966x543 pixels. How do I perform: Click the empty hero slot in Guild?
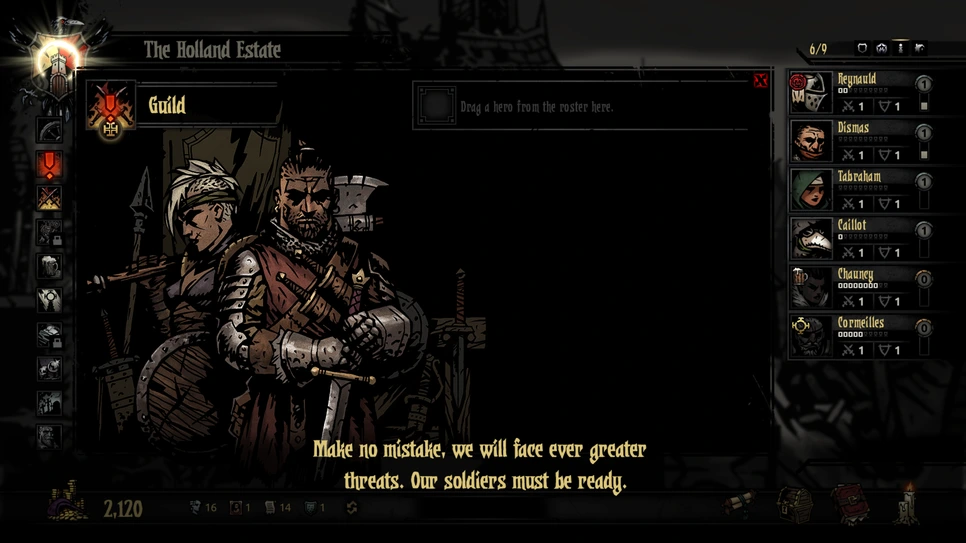click(436, 106)
